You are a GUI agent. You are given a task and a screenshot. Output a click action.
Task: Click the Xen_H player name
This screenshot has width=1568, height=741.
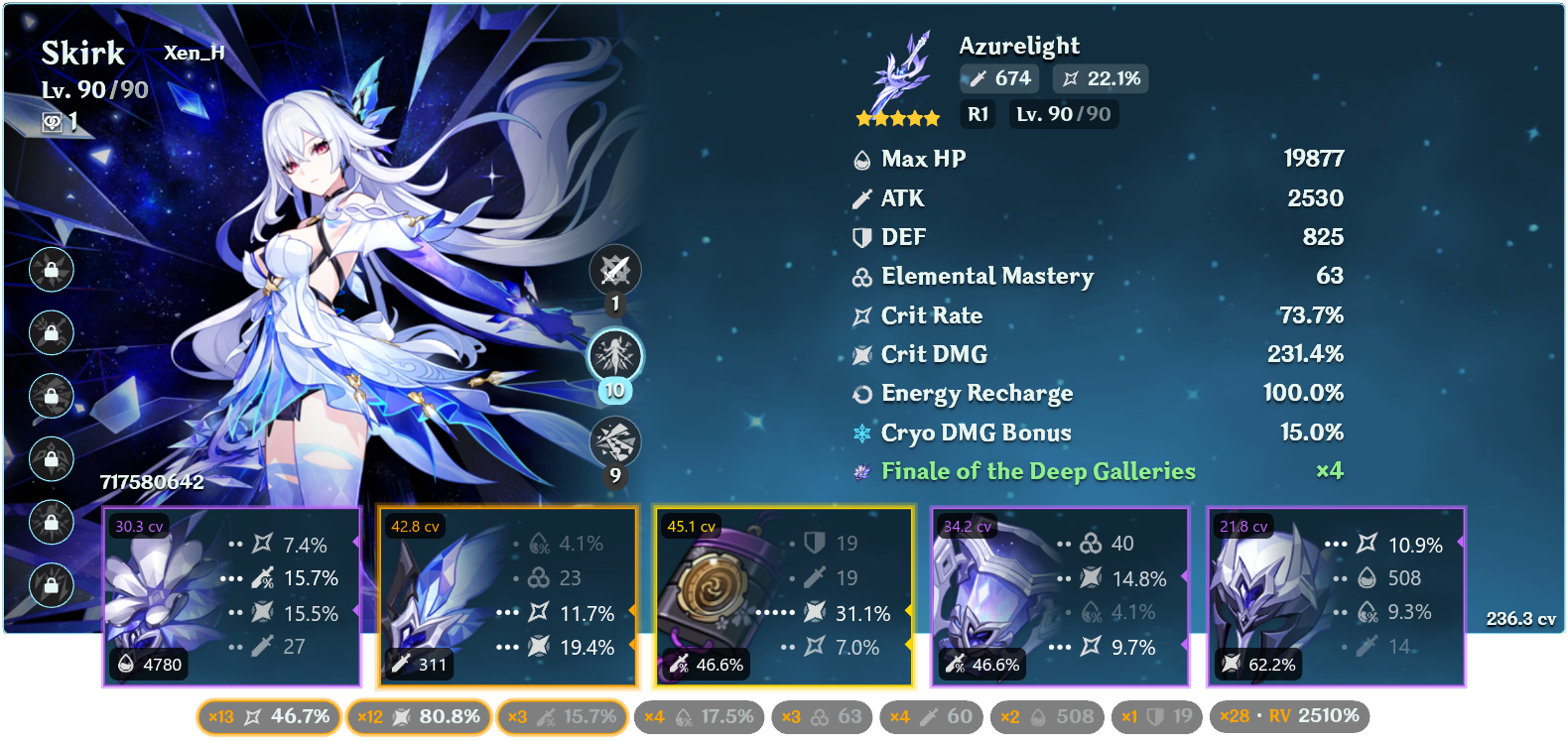(195, 53)
